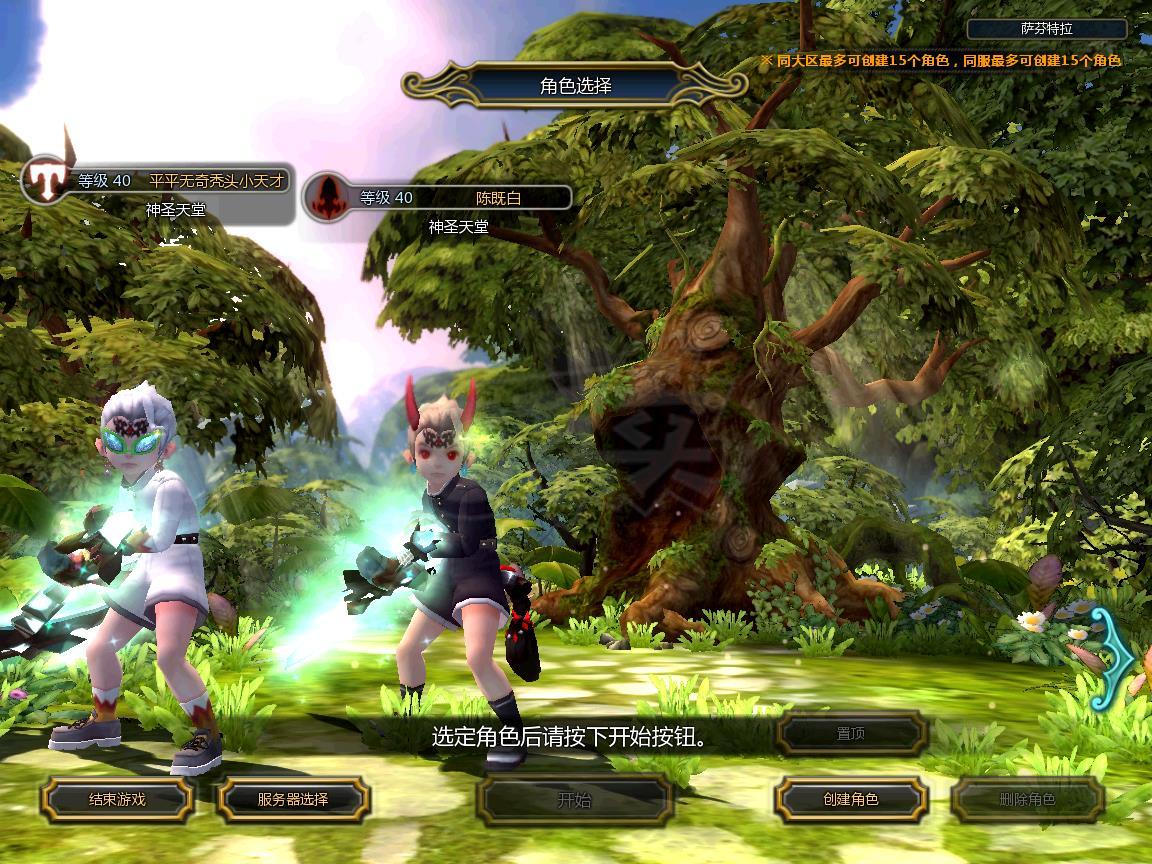Start the game with 开始 button
The height and width of the screenshot is (864, 1152).
(x=574, y=799)
